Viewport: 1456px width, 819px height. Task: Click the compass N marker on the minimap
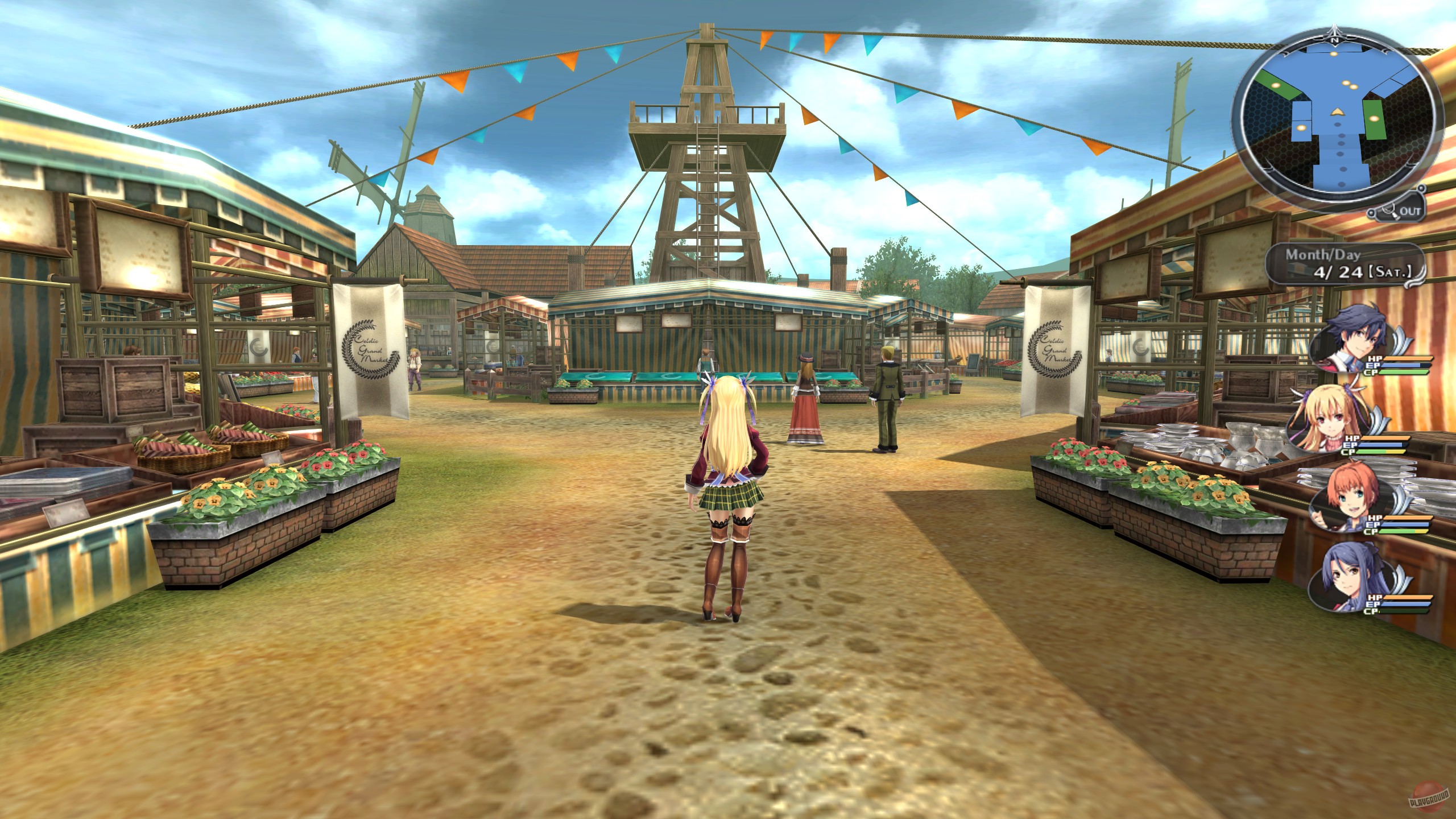[x=1334, y=40]
